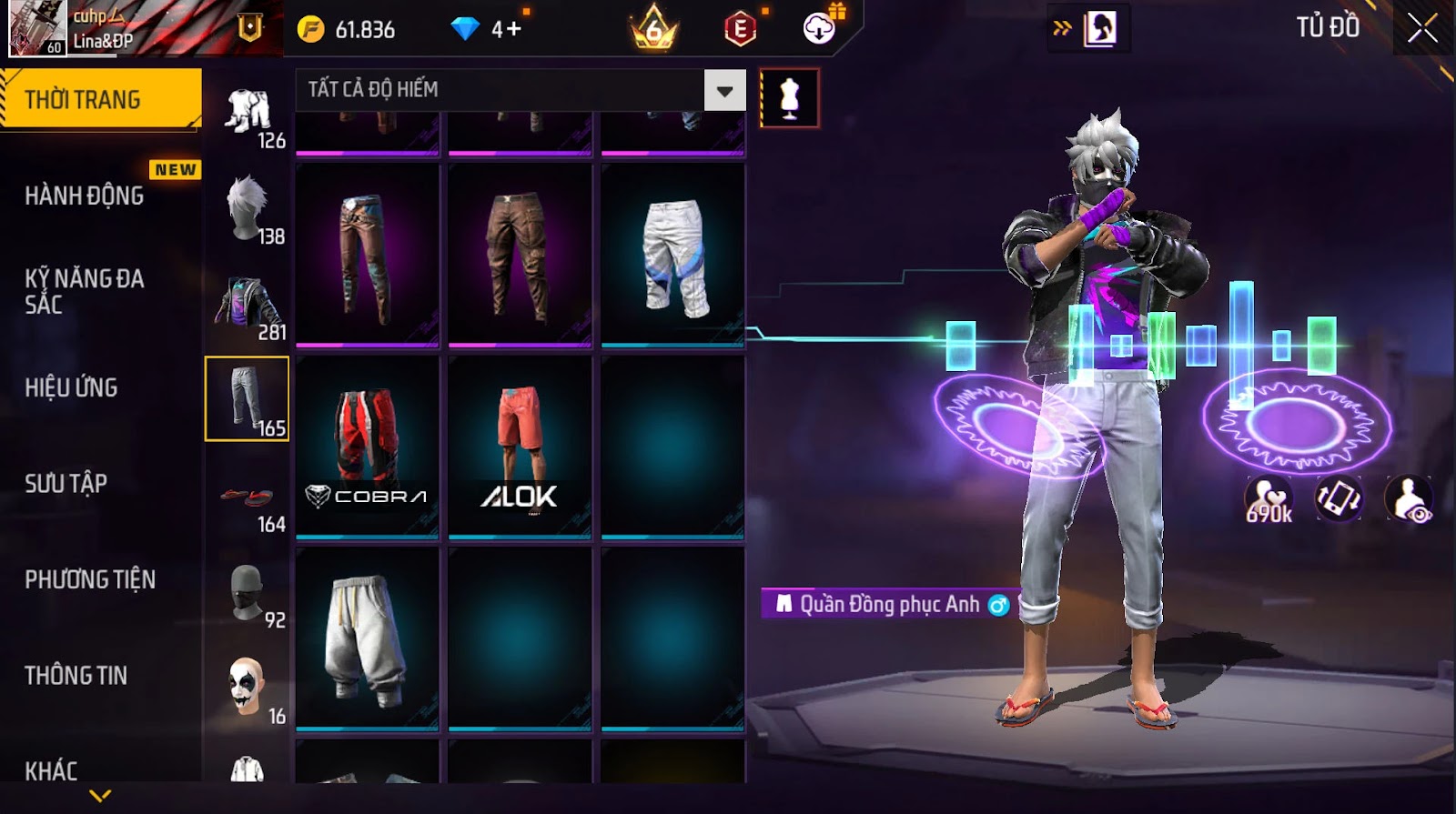Equip the Alok red shorts
The image size is (1456, 814).
(520, 445)
